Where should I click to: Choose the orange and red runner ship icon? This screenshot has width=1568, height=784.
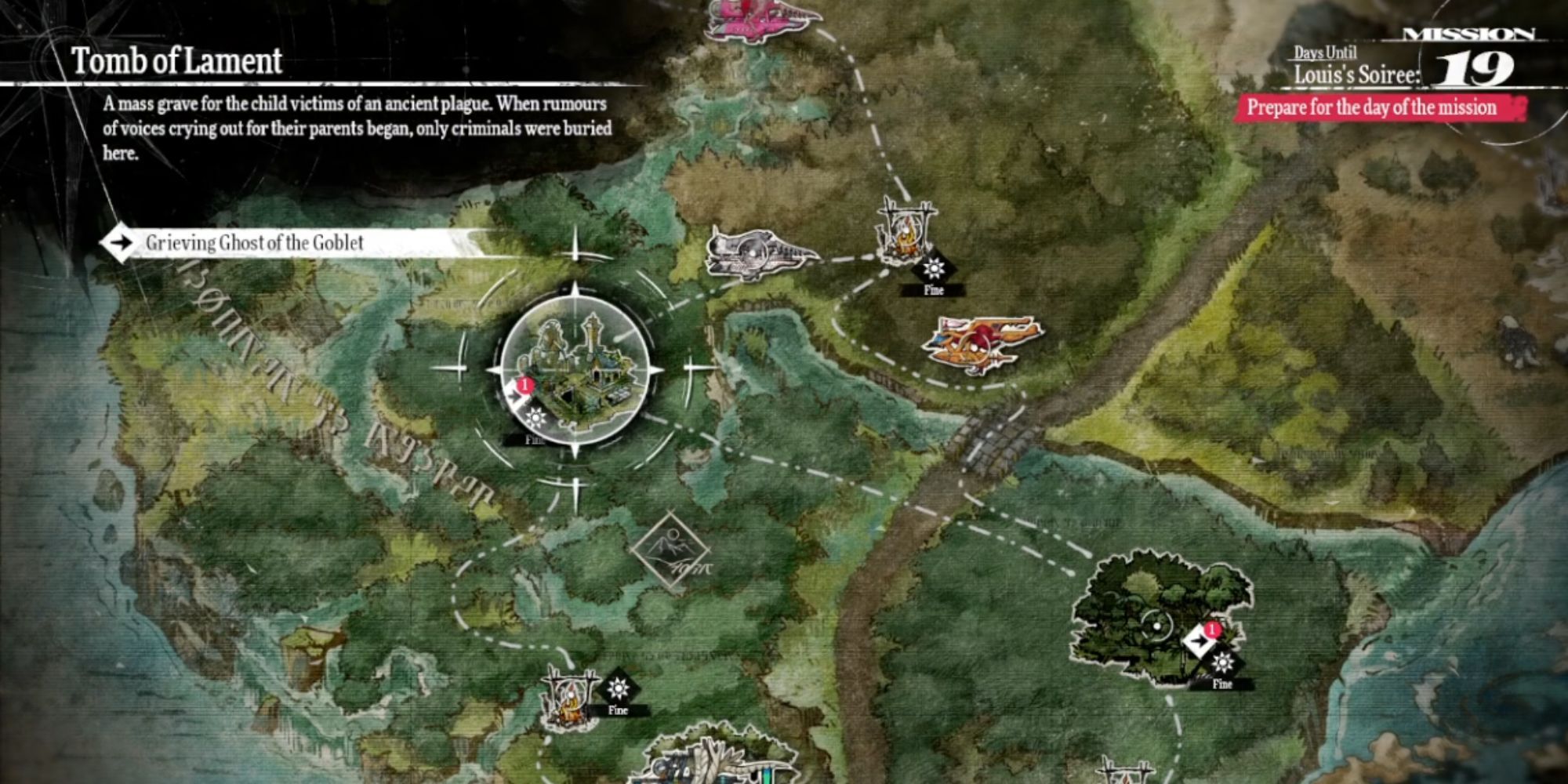point(982,343)
